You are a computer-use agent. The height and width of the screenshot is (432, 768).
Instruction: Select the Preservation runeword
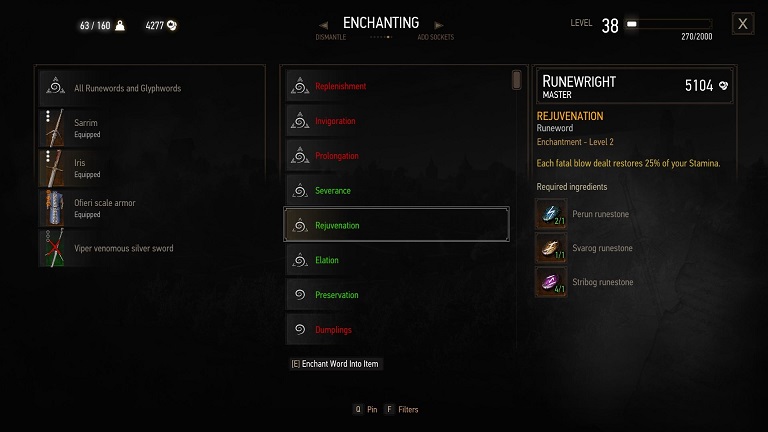pyautogui.click(x=395, y=295)
